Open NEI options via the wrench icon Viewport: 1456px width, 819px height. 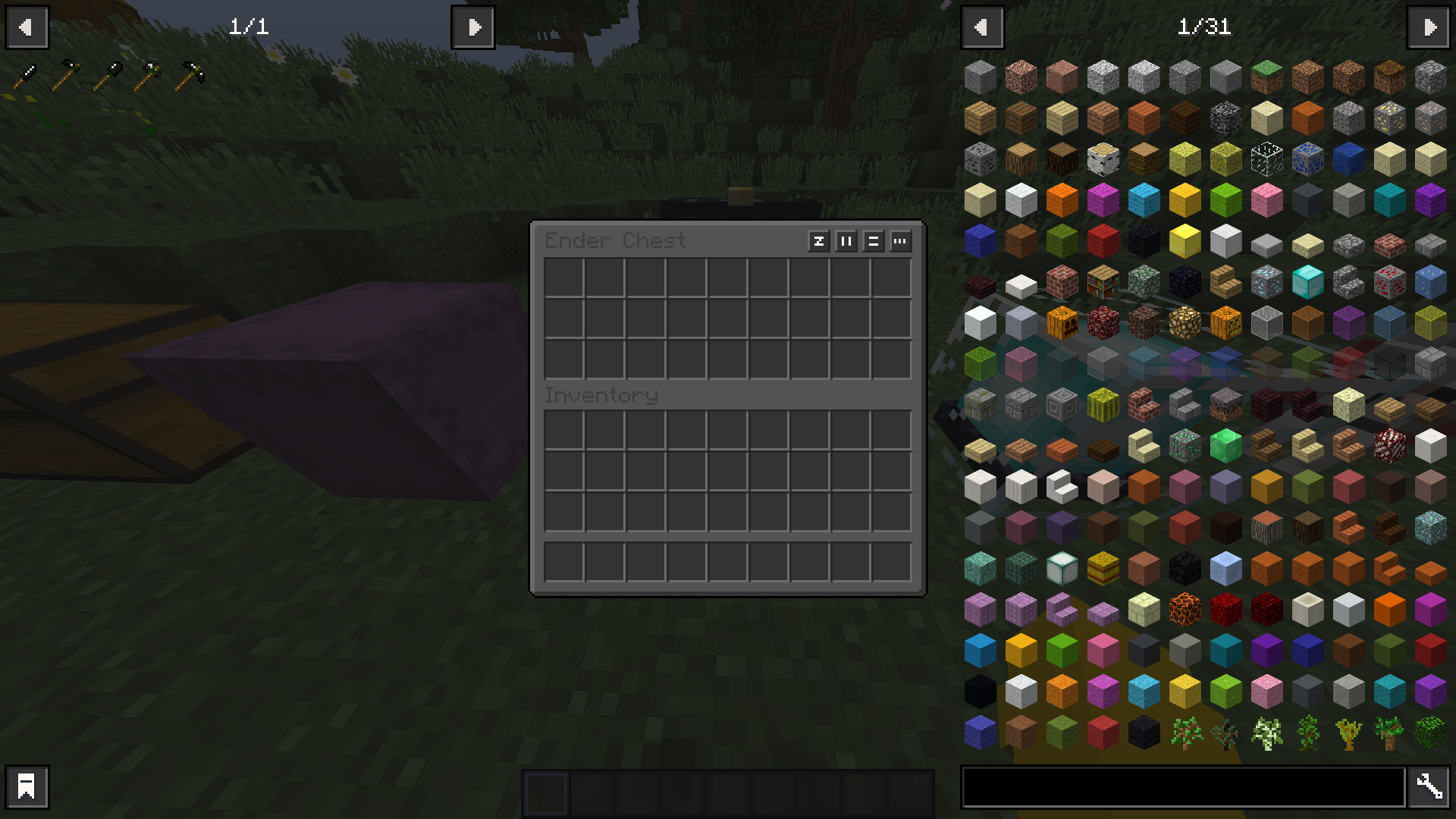click(1429, 786)
